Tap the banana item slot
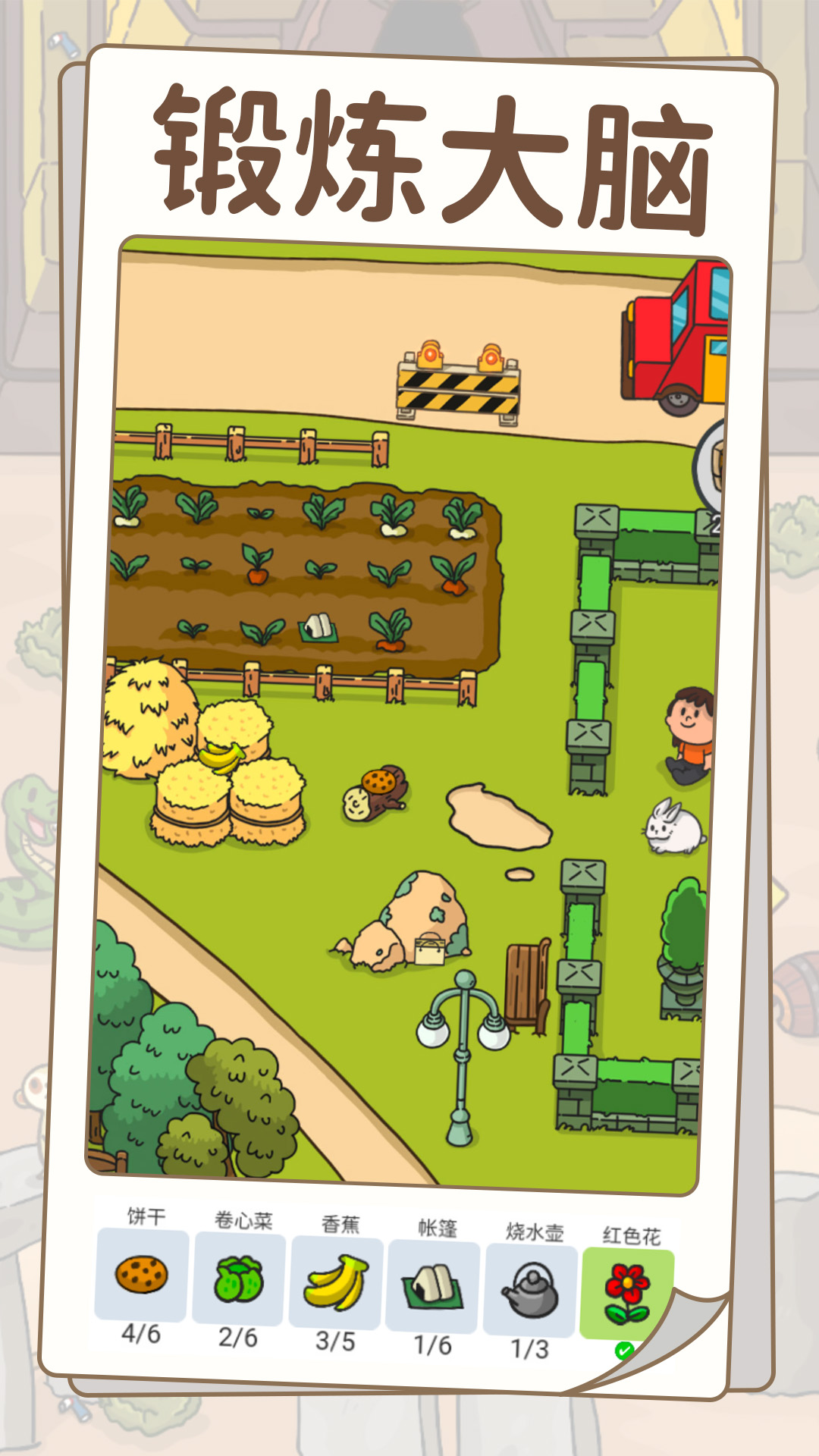This screenshot has height=1456, width=819. pyautogui.click(x=336, y=1283)
